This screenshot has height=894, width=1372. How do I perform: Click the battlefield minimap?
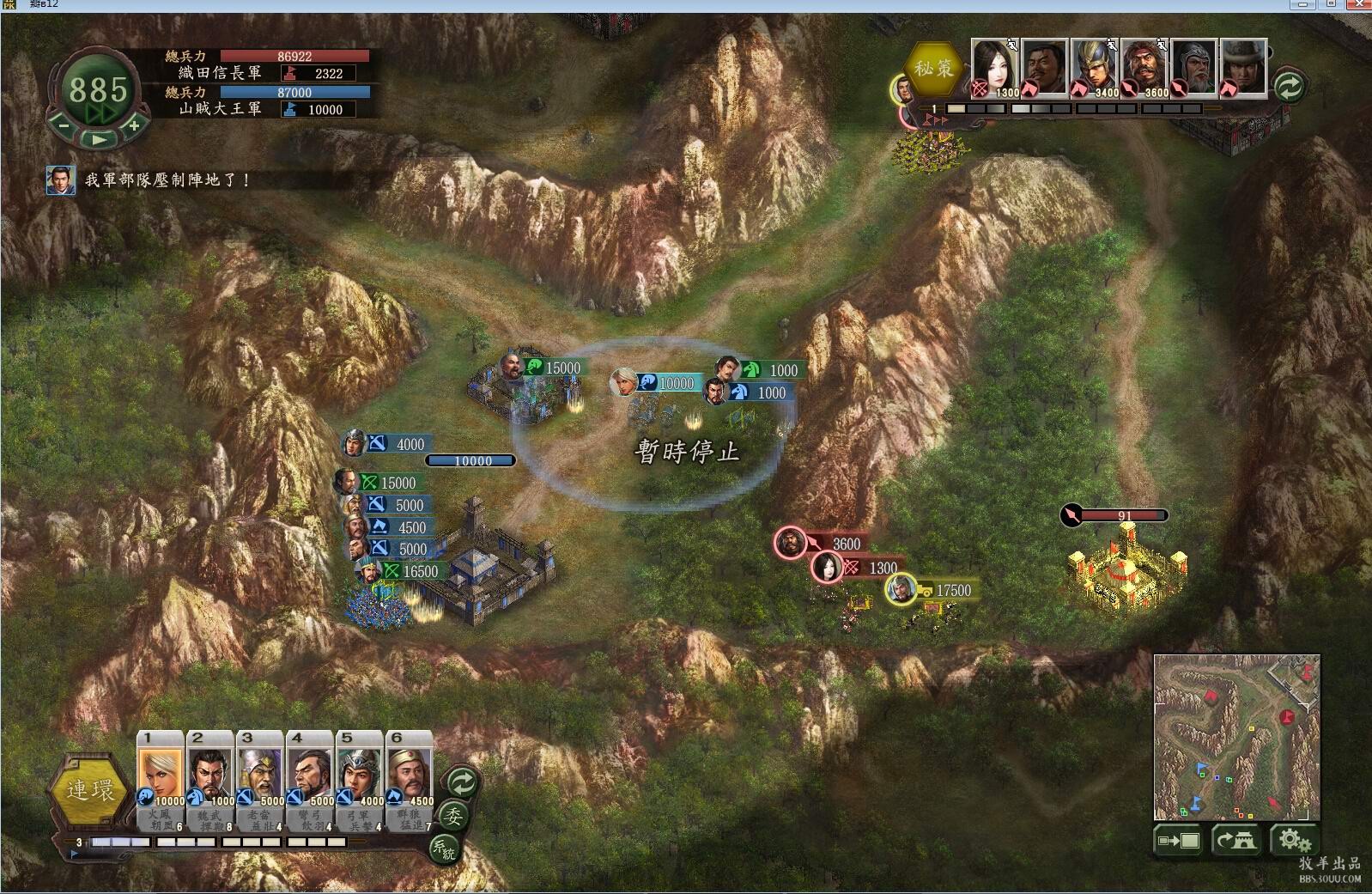point(1236,737)
